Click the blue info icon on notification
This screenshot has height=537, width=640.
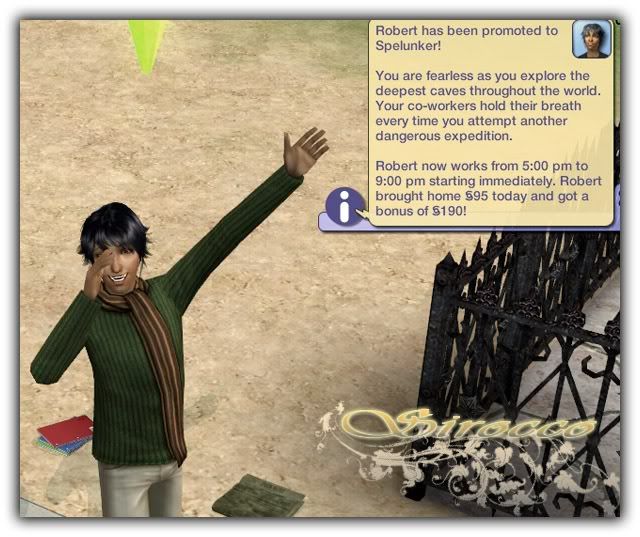pos(345,207)
